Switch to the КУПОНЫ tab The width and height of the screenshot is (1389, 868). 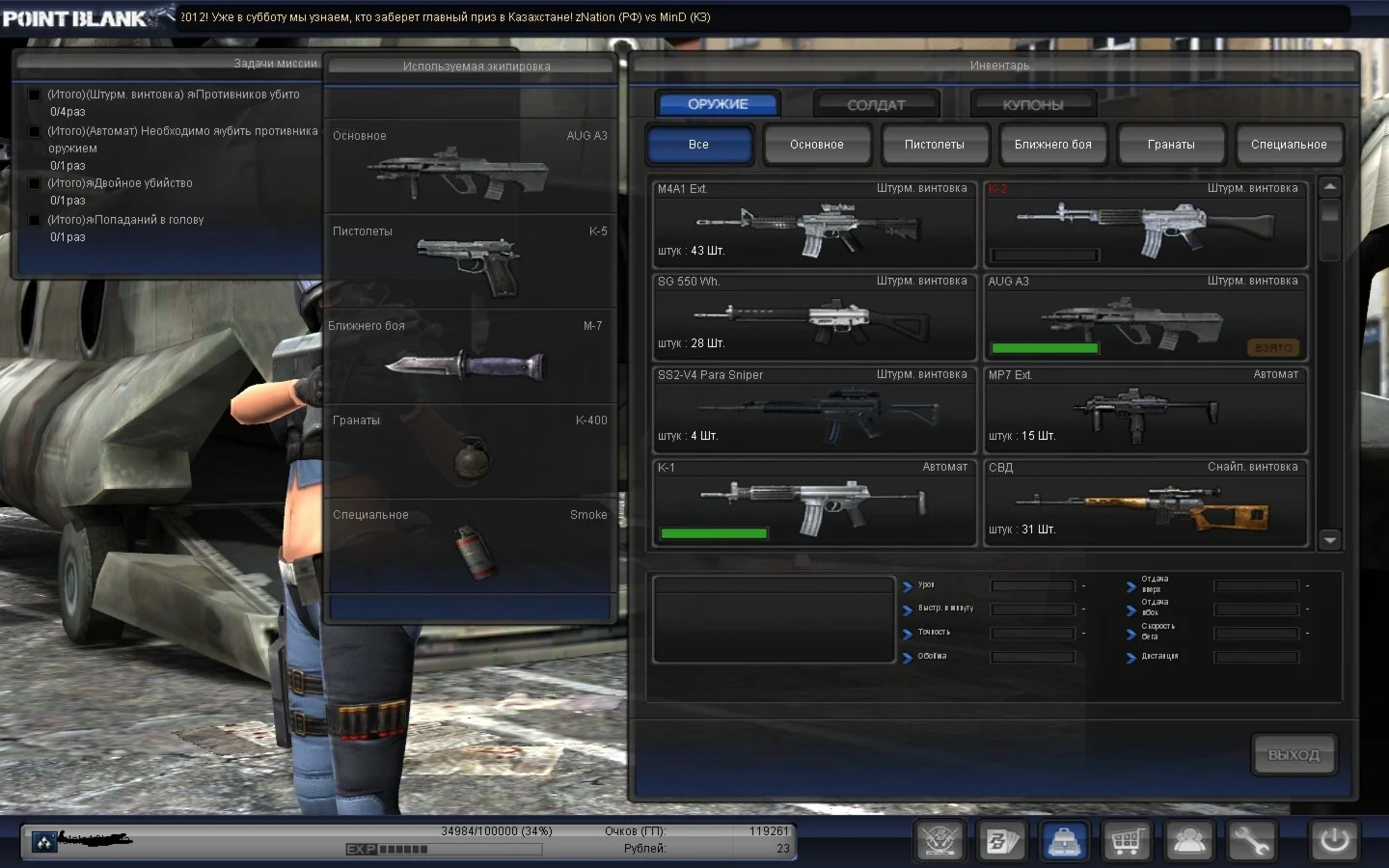[1033, 104]
